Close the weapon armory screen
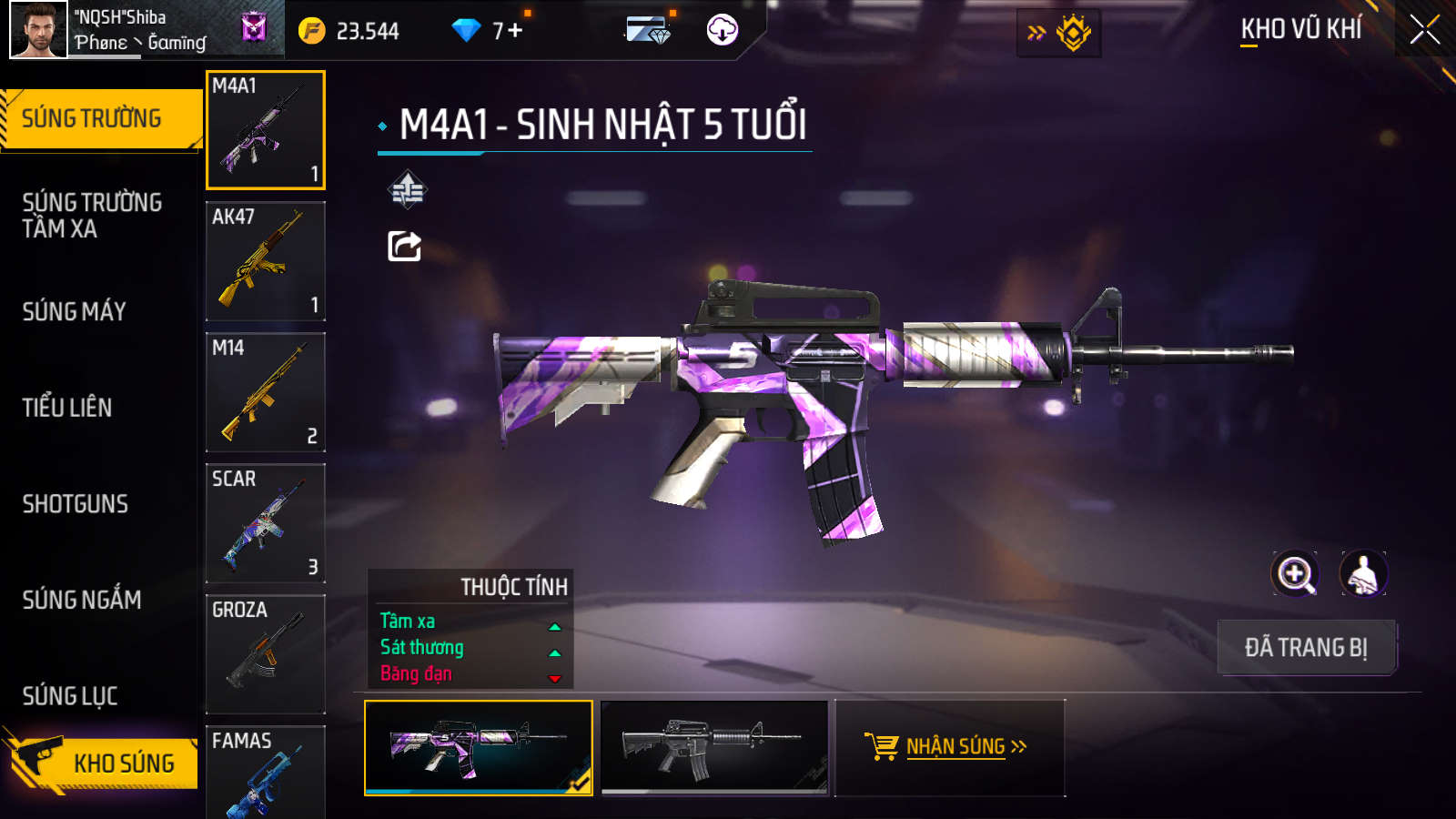 (1424, 30)
